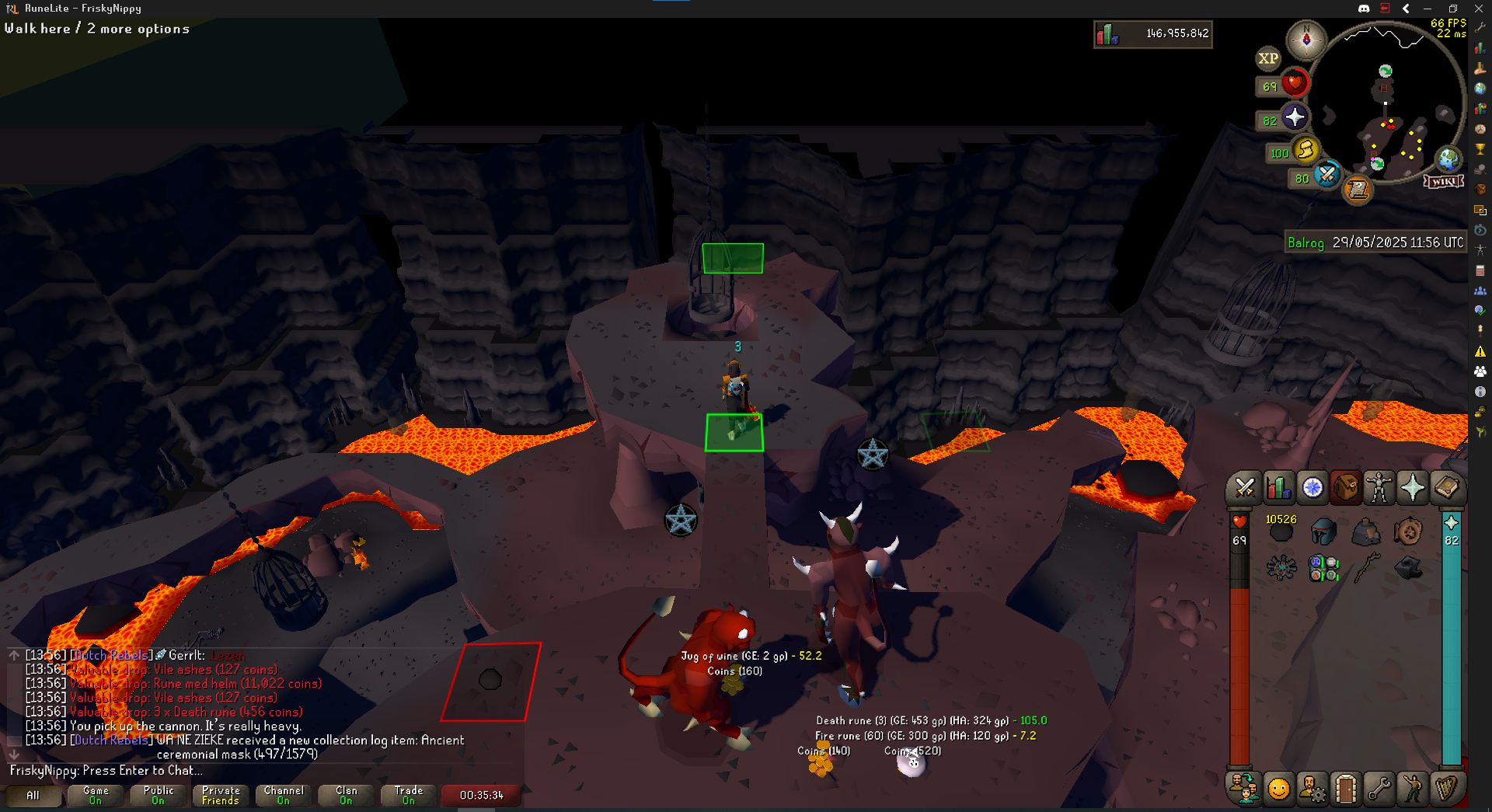The height and width of the screenshot is (812, 1492).
Task: Open the Logout door tab
Action: pos(1346,789)
